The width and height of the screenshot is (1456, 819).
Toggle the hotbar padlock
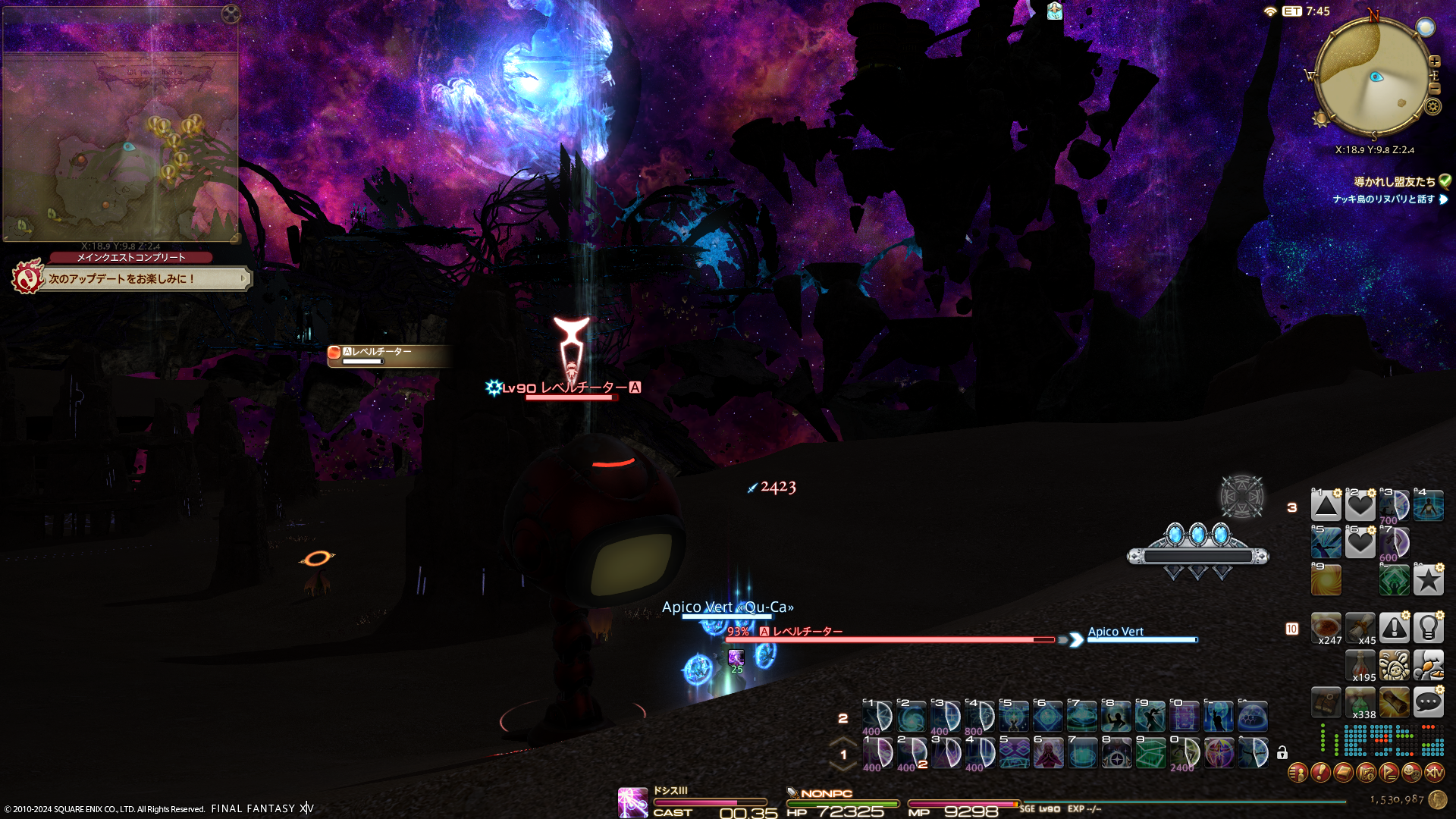tap(1282, 753)
